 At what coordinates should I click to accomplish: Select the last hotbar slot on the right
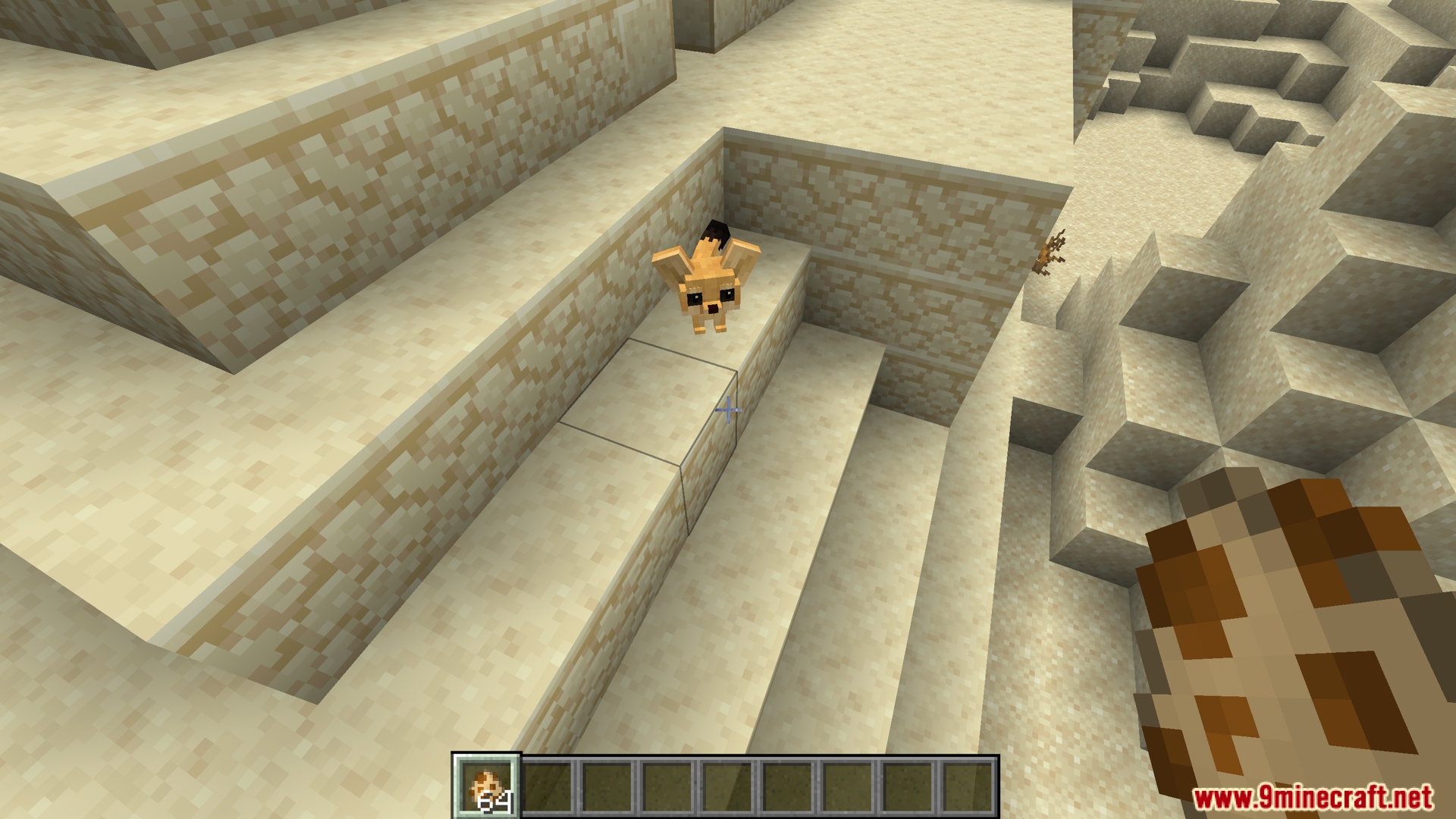pos(973,786)
